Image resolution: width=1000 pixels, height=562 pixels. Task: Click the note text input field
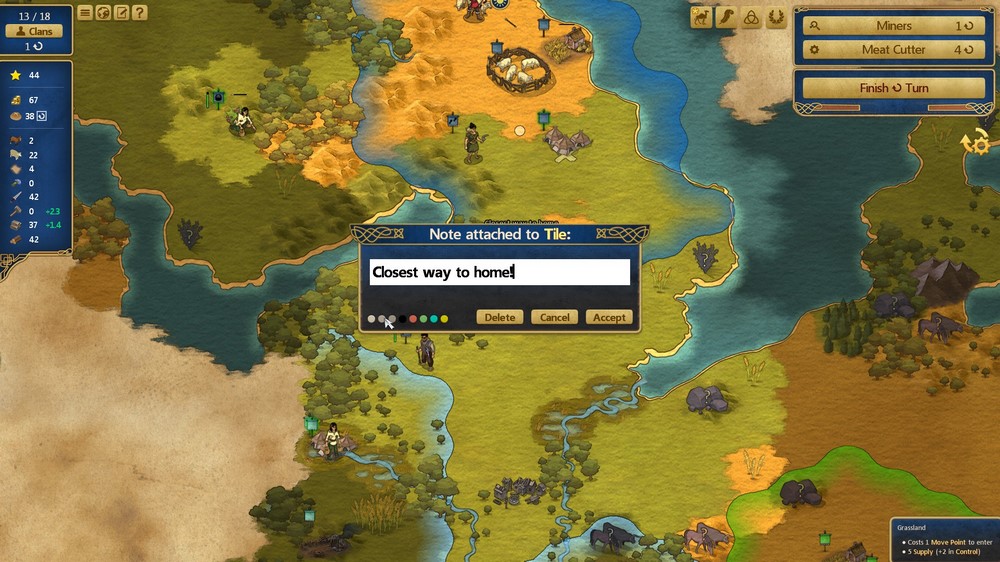(500, 272)
